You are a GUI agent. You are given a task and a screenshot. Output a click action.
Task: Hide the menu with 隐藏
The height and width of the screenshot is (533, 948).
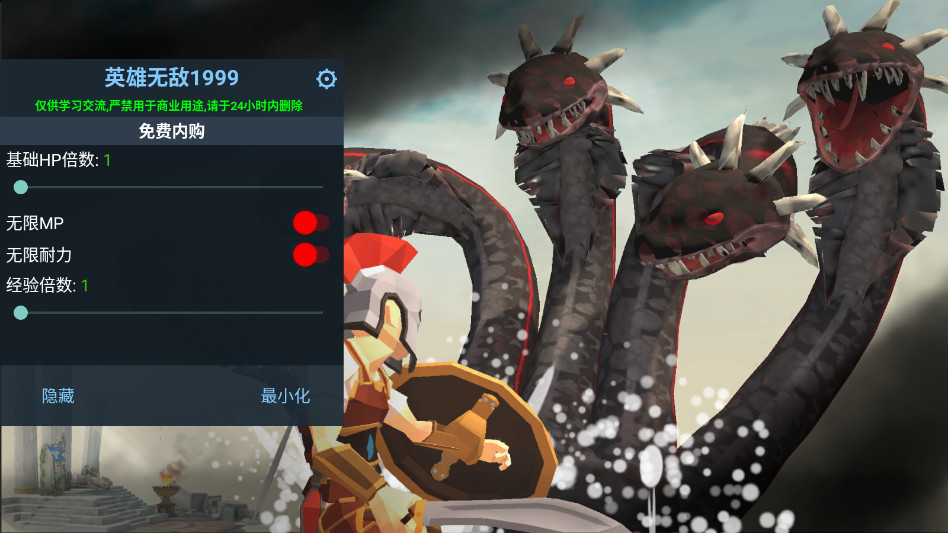coord(58,396)
